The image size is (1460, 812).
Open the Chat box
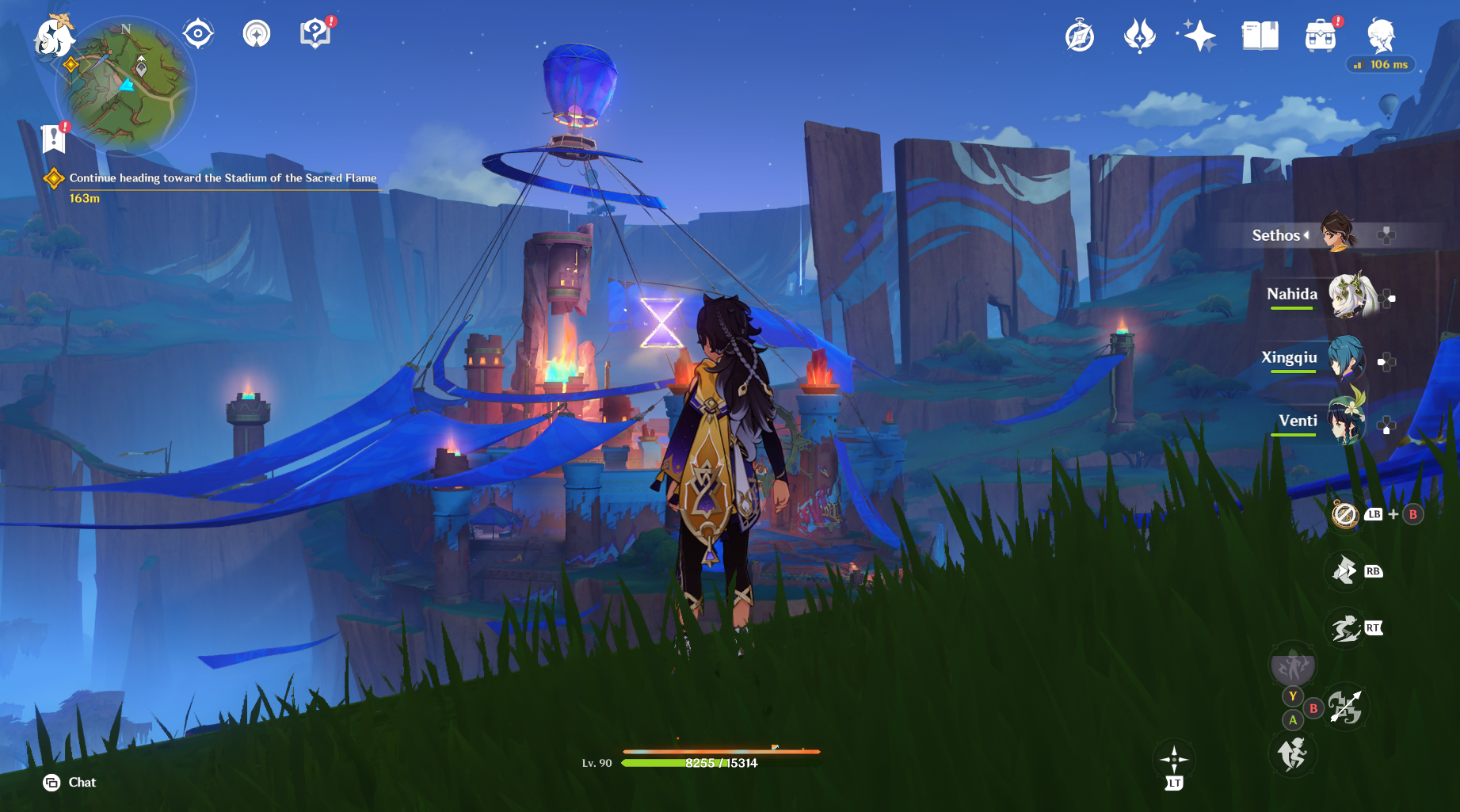coord(70,783)
